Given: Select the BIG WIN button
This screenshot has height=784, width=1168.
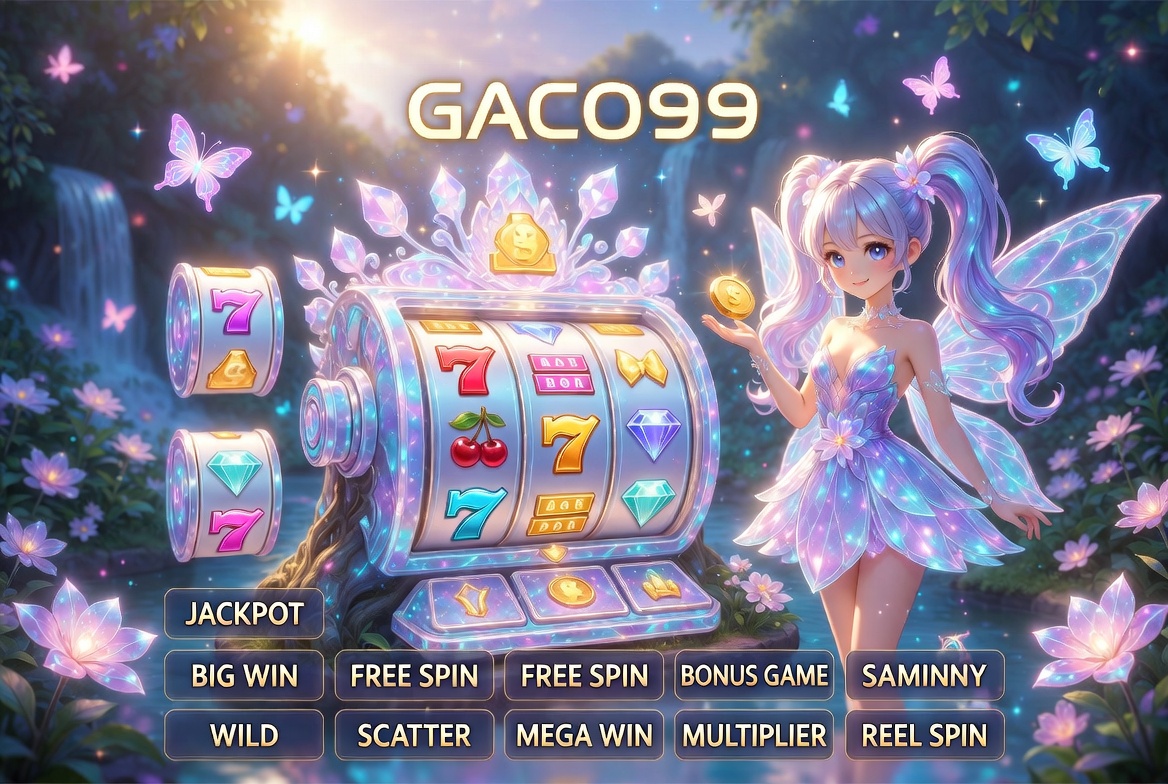Looking at the screenshot, I should [x=243, y=675].
